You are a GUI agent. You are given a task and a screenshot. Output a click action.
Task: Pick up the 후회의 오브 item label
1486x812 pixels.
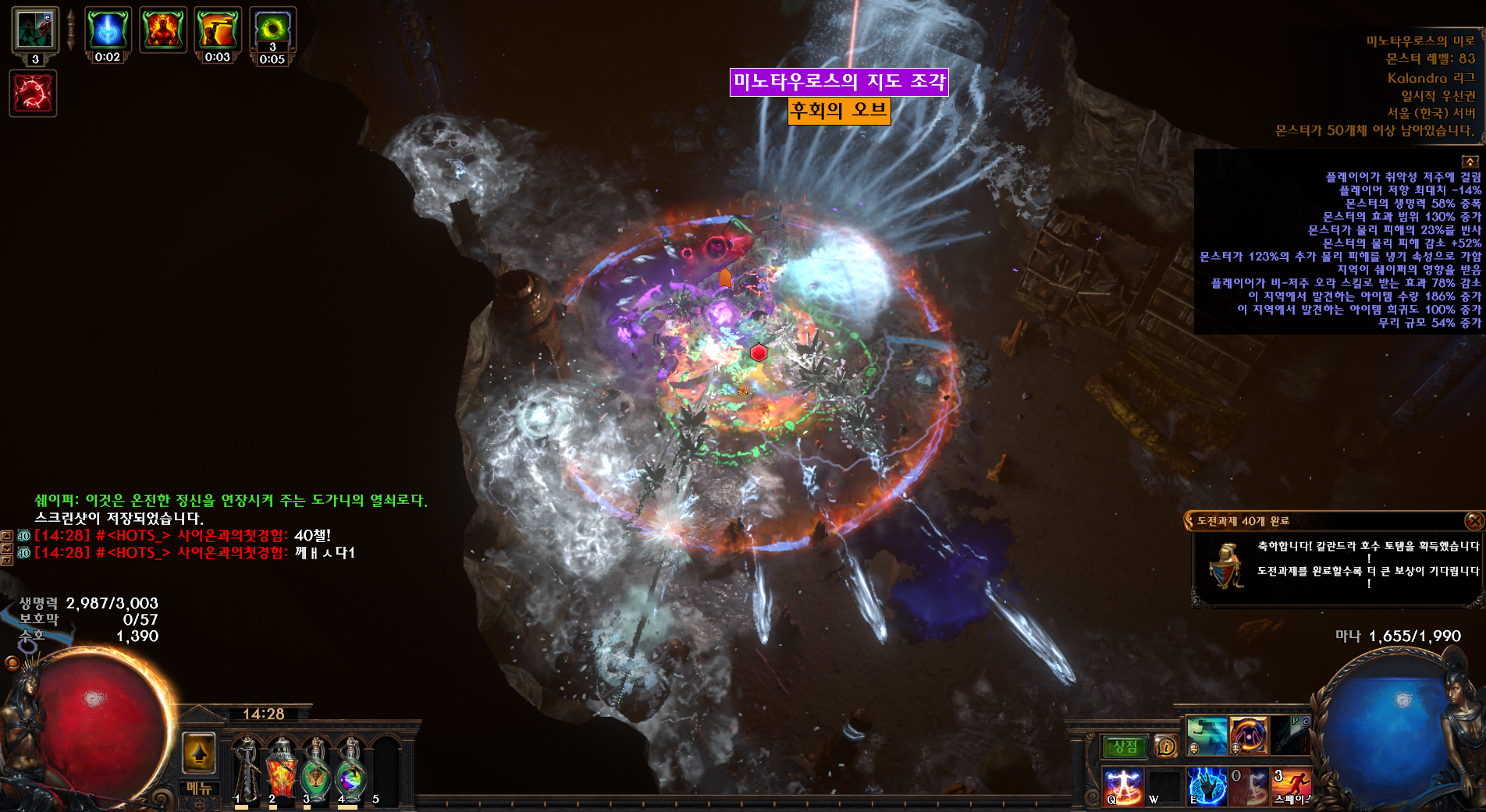click(x=839, y=111)
